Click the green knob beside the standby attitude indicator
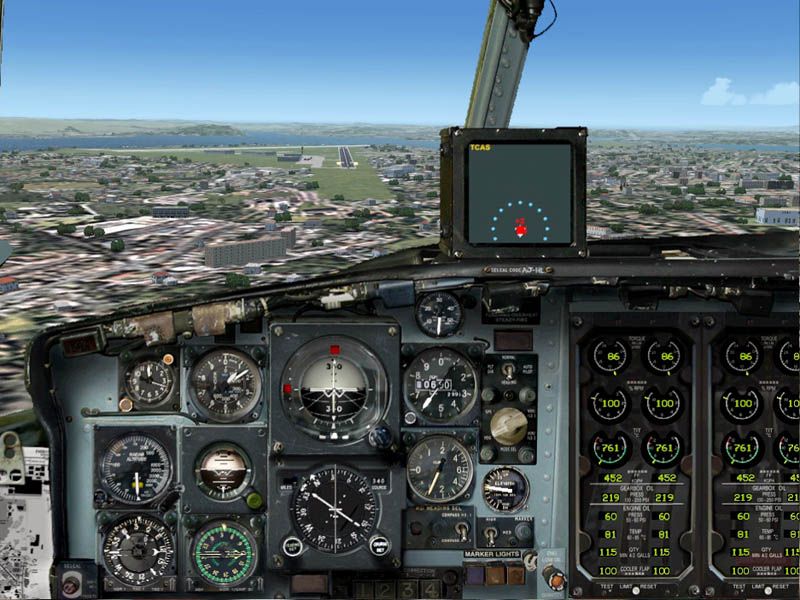The image size is (800, 600). click(254, 500)
